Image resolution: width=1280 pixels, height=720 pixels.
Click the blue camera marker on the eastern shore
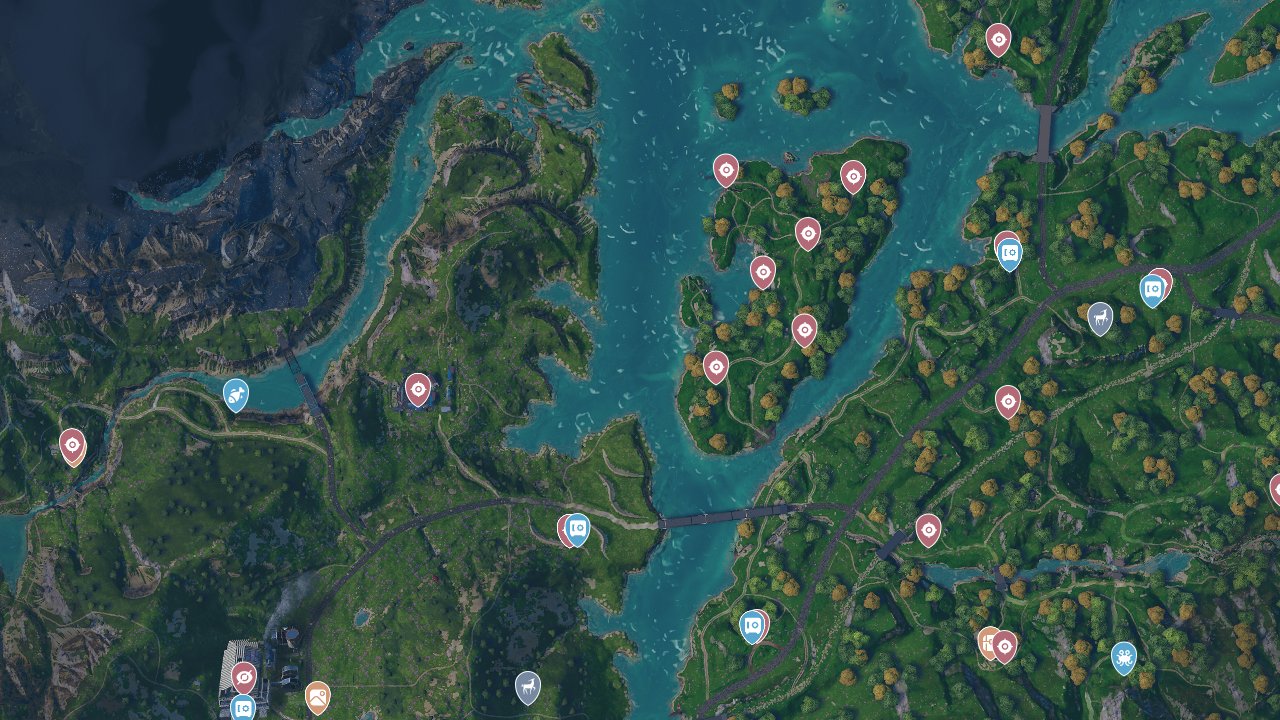click(x=1007, y=253)
